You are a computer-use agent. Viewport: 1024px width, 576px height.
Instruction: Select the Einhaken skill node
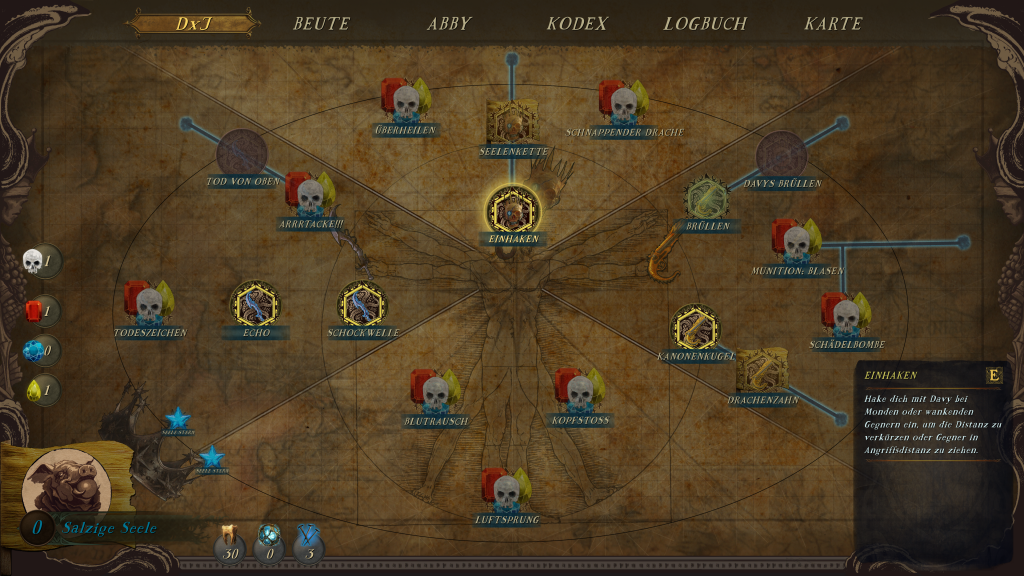513,211
